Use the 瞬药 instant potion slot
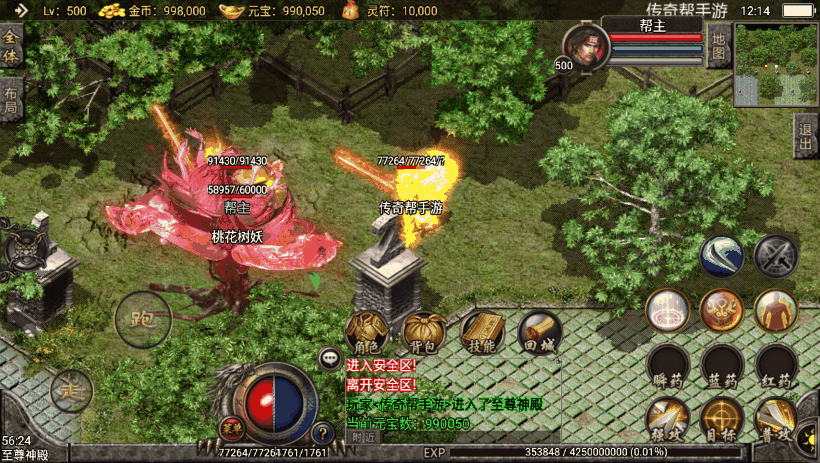This screenshot has height=463, width=820. coord(669,366)
